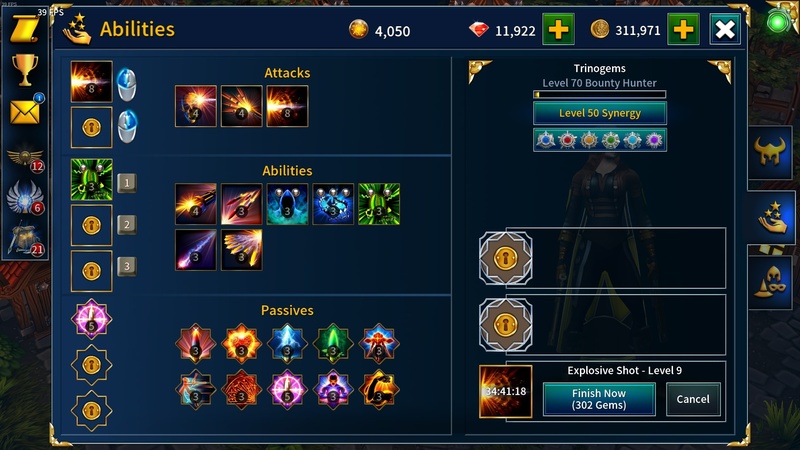Open the winged emblem with 12 badge
Viewport: 800px width, 450px height.
pyautogui.click(x=24, y=157)
